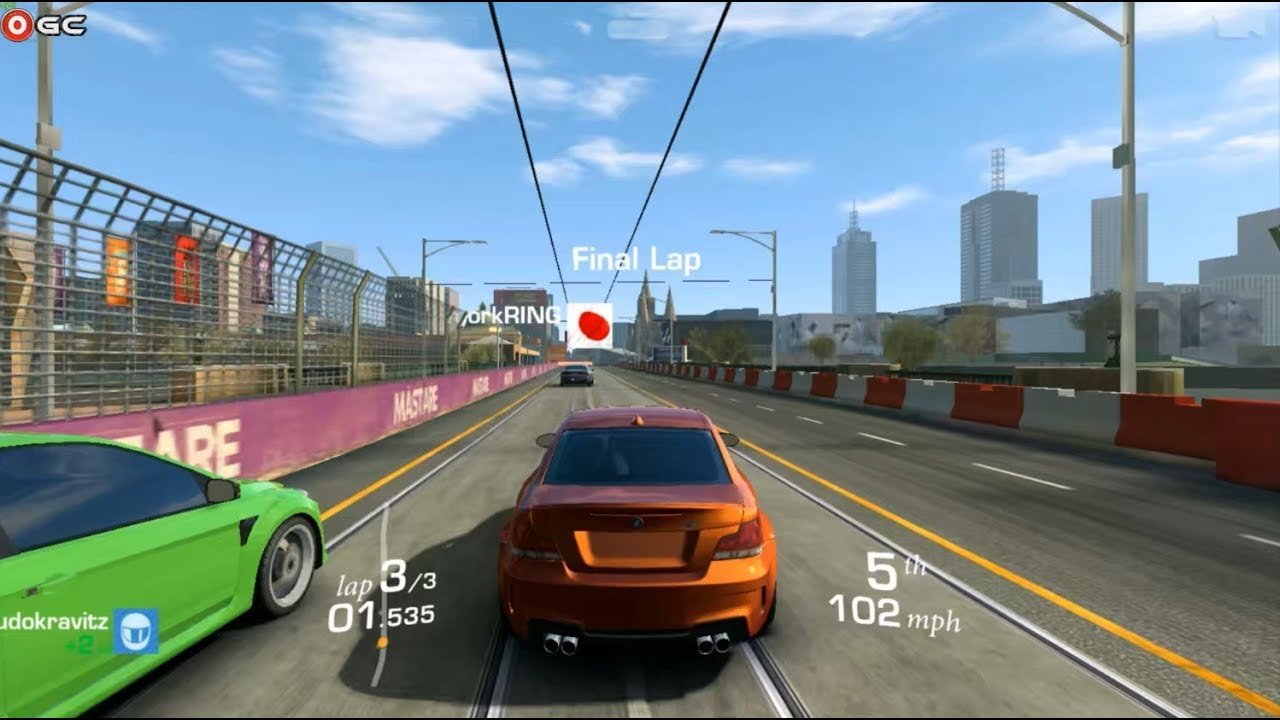
Task: Tap the faint pause button at top center
Action: pyautogui.click(x=637, y=29)
